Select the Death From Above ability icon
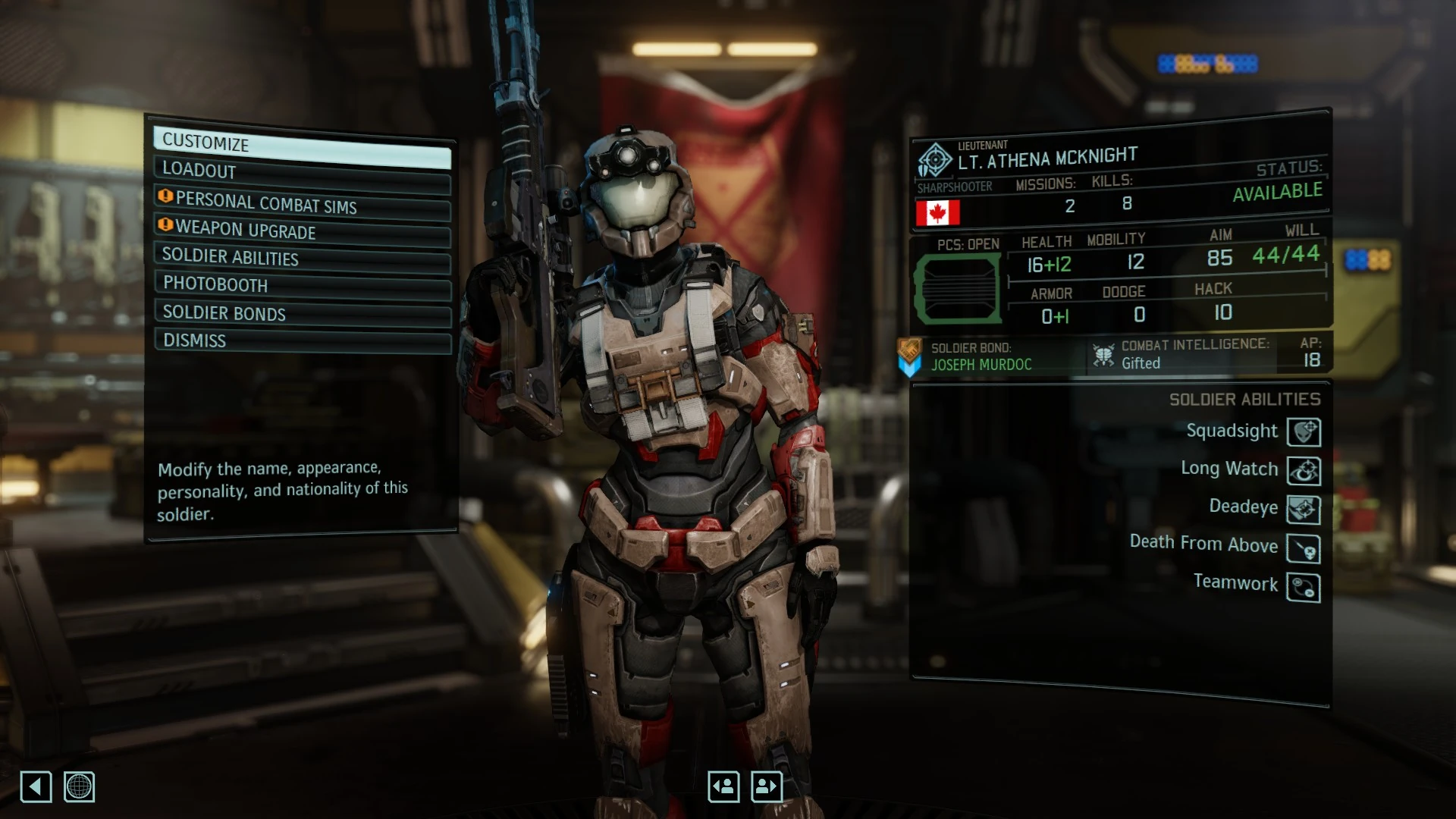1456x819 pixels. [x=1304, y=548]
